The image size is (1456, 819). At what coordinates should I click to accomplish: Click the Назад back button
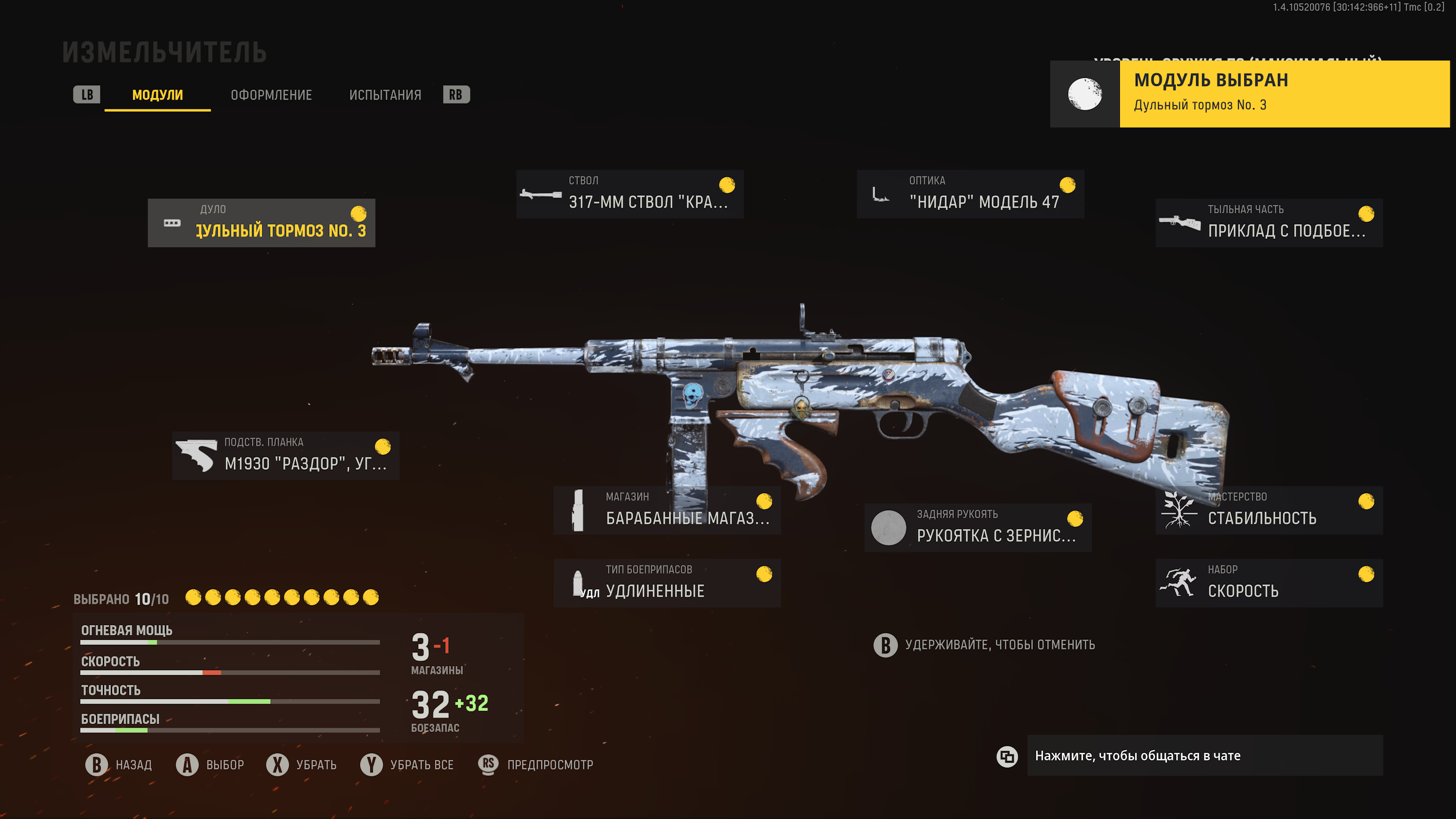[119, 765]
